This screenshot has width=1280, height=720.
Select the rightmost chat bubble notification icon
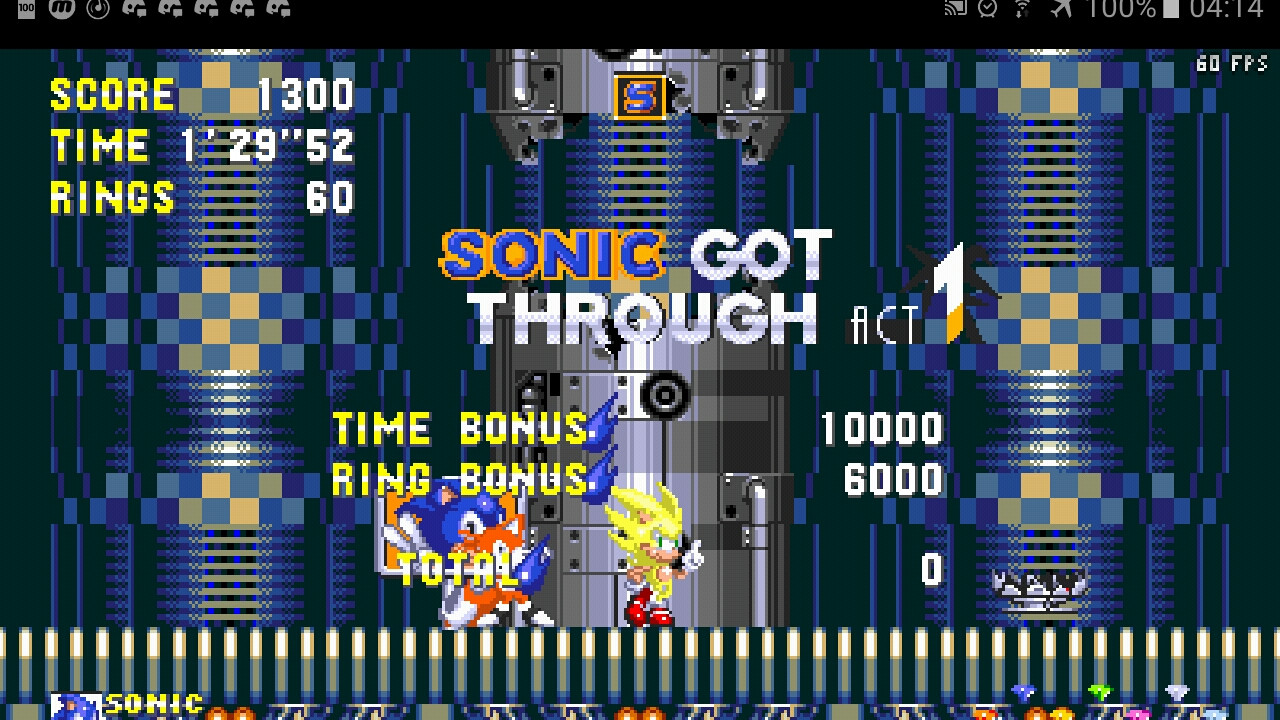click(x=280, y=10)
